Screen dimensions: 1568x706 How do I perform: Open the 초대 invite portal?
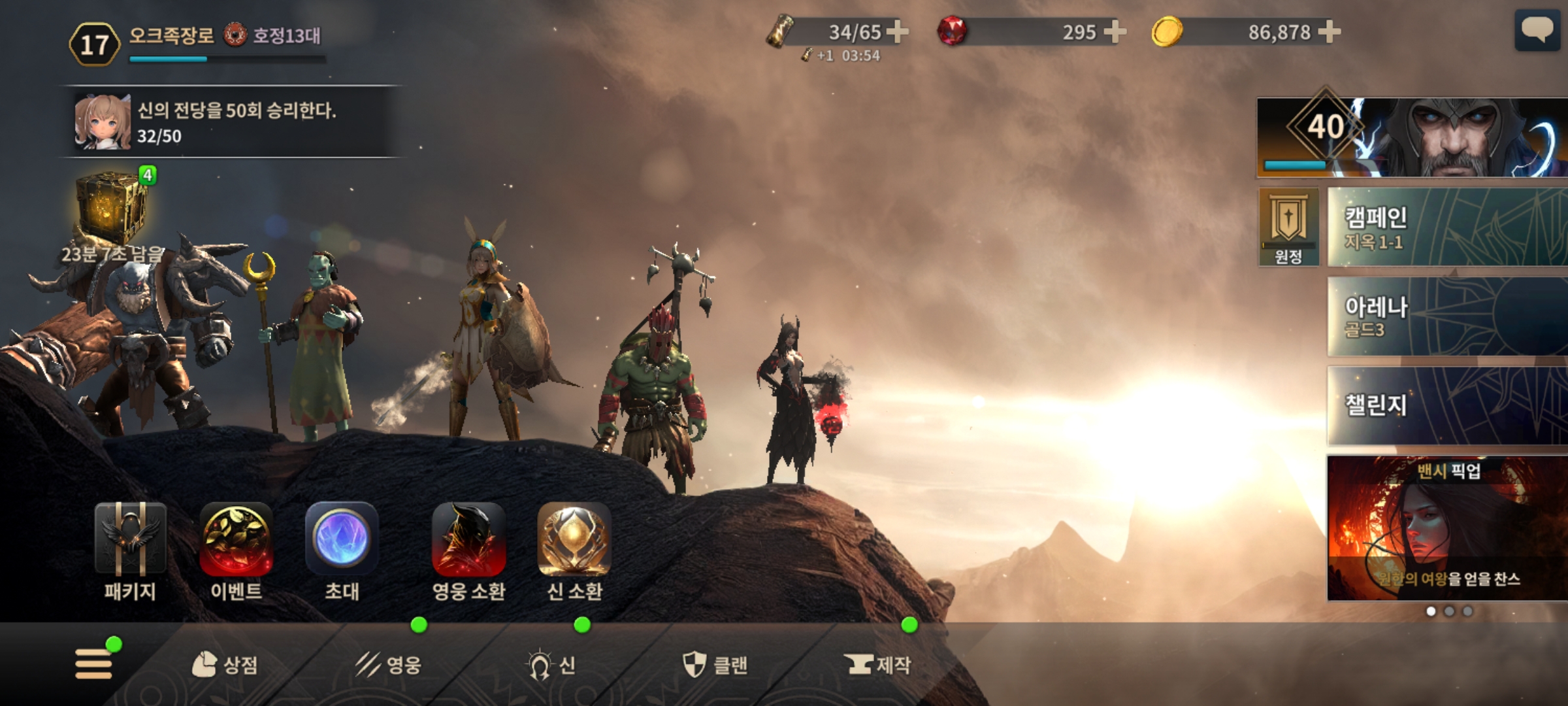(342, 550)
